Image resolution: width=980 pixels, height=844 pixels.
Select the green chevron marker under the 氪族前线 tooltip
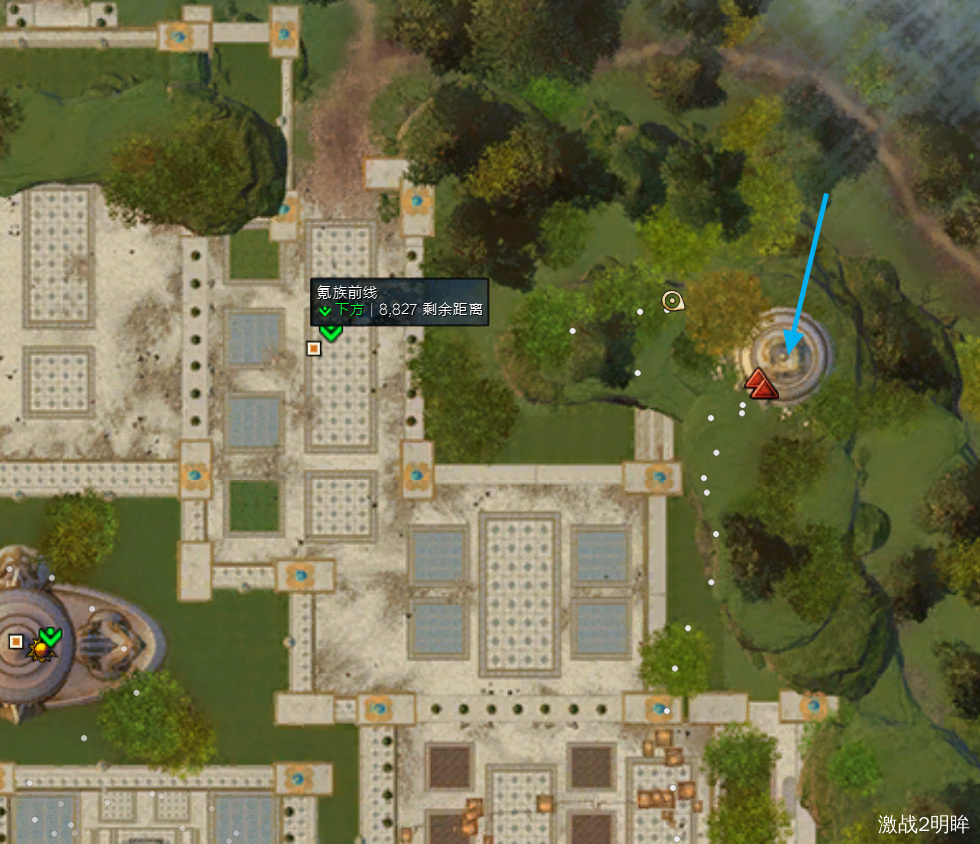pyautogui.click(x=331, y=331)
